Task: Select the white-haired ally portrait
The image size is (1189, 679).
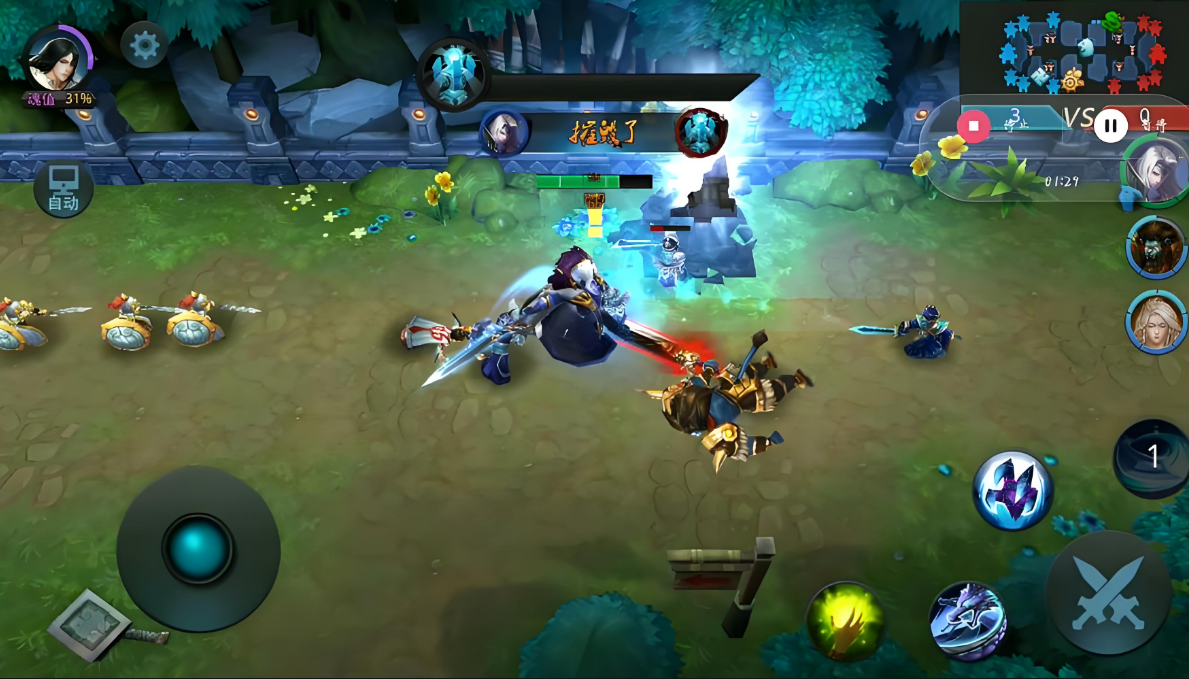Action: click(1158, 170)
